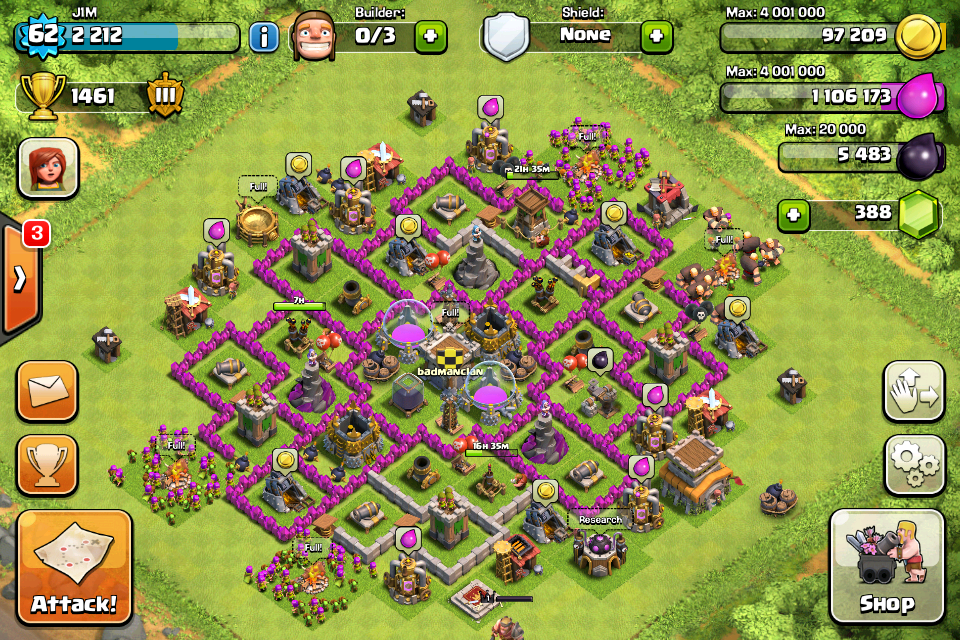Add a builder with the plus button
Viewport: 960px width, 640px height.
click(x=431, y=37)
